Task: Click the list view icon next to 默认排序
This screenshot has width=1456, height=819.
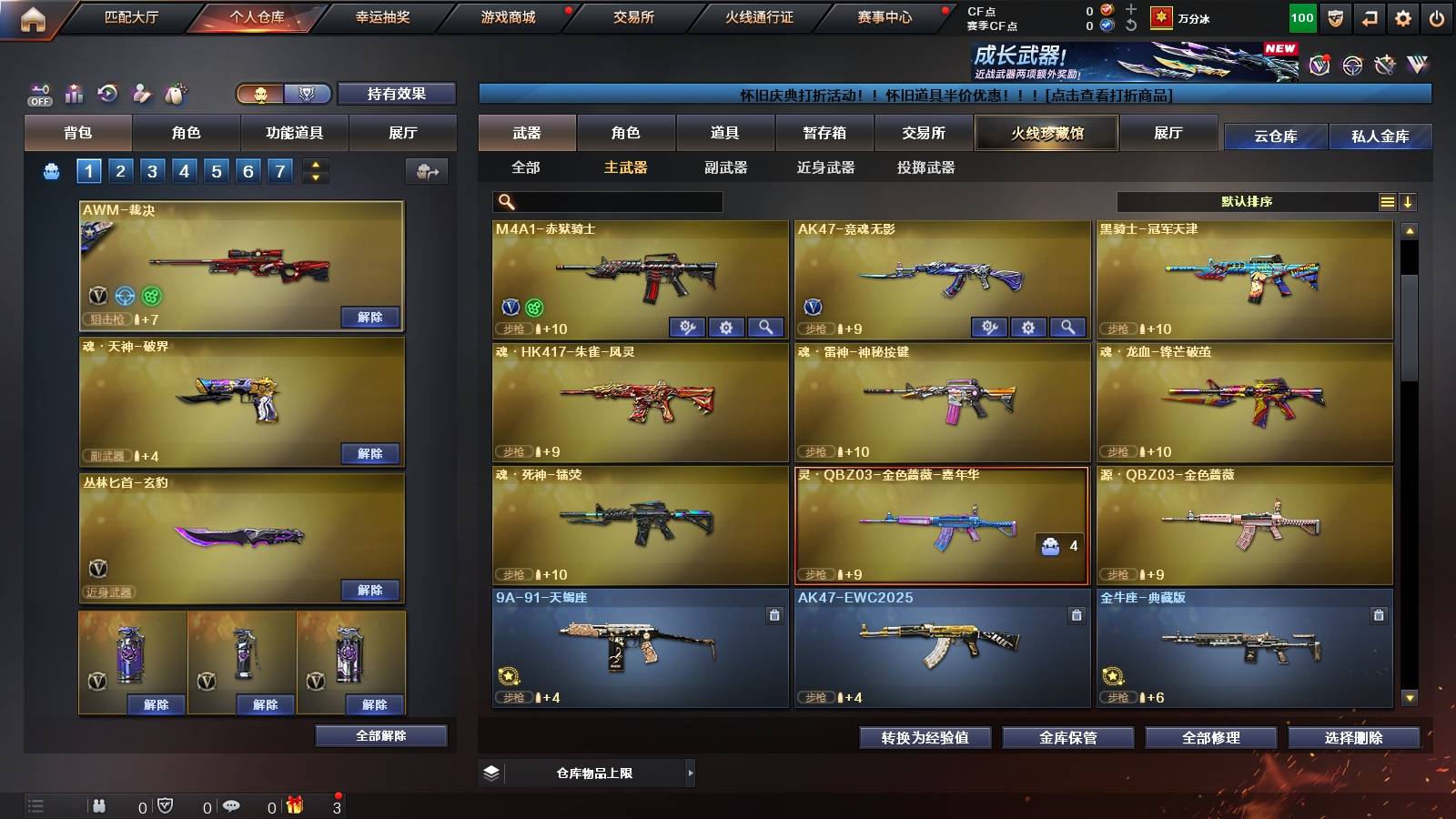Action: (1387, 201)
